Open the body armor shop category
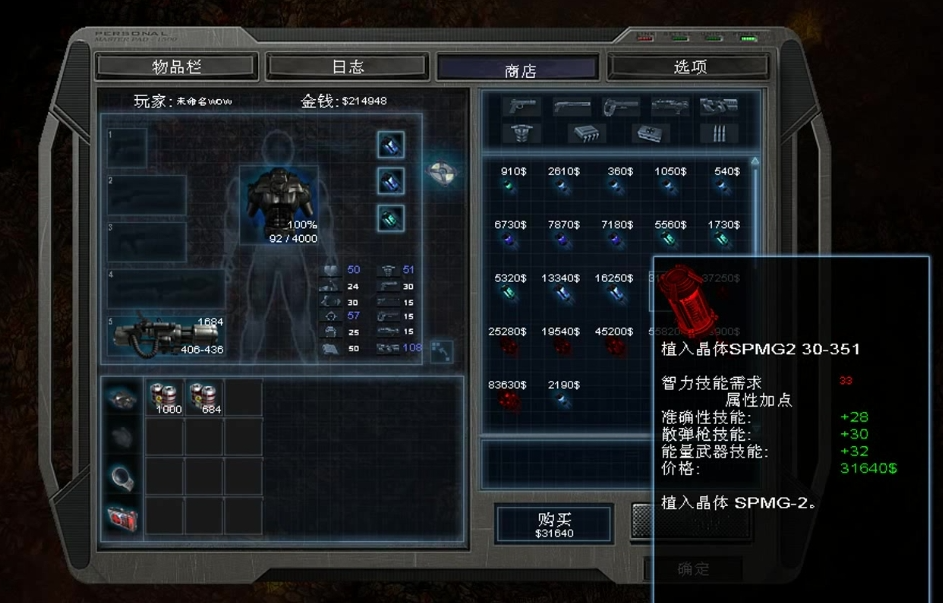Image resolution: width=943 pixels, height=603 pixels. pos(520,132)
